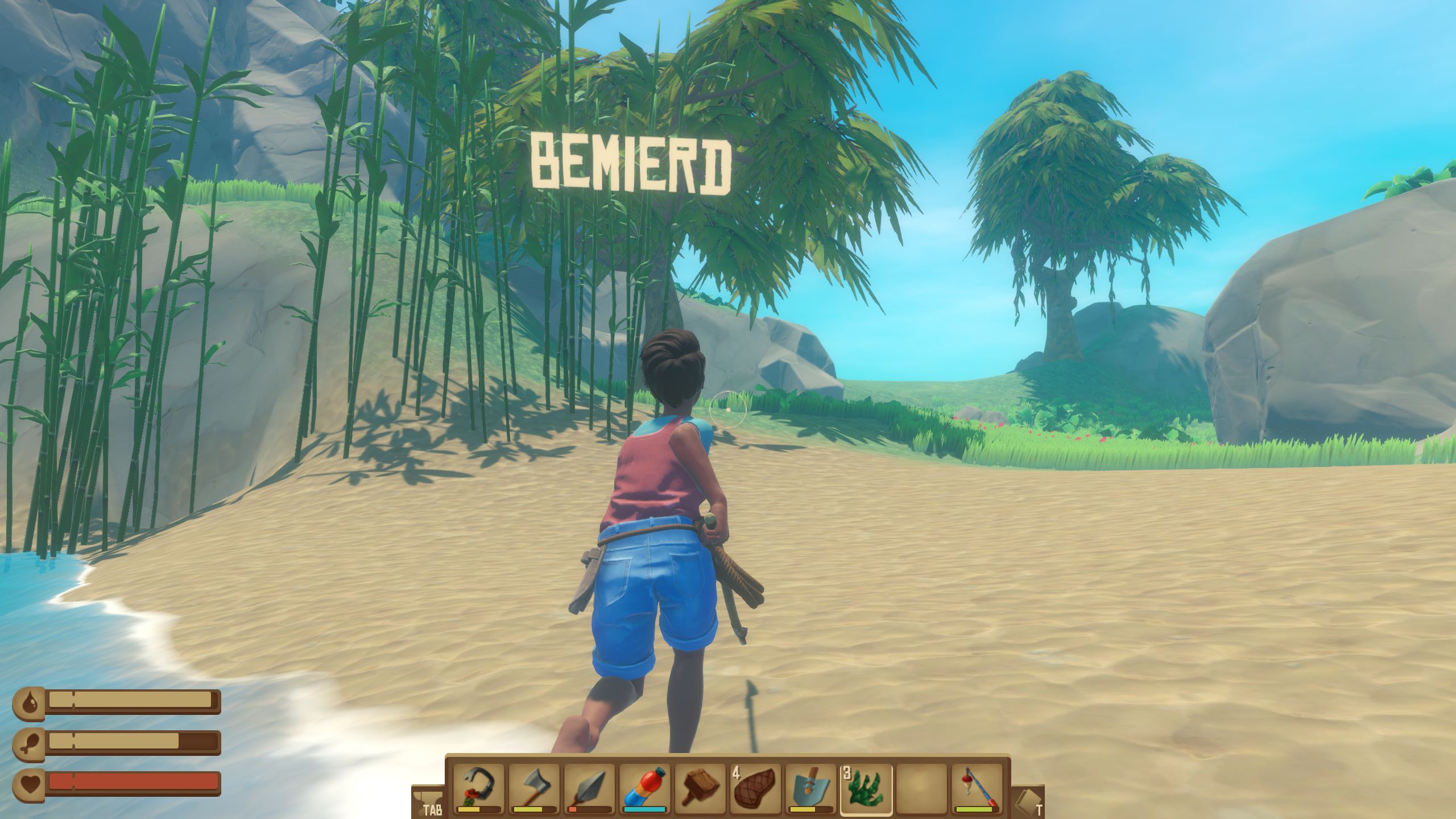Choose the spear from the hotbar
The image size is (1456, 819).
click(x=589, y=788)
